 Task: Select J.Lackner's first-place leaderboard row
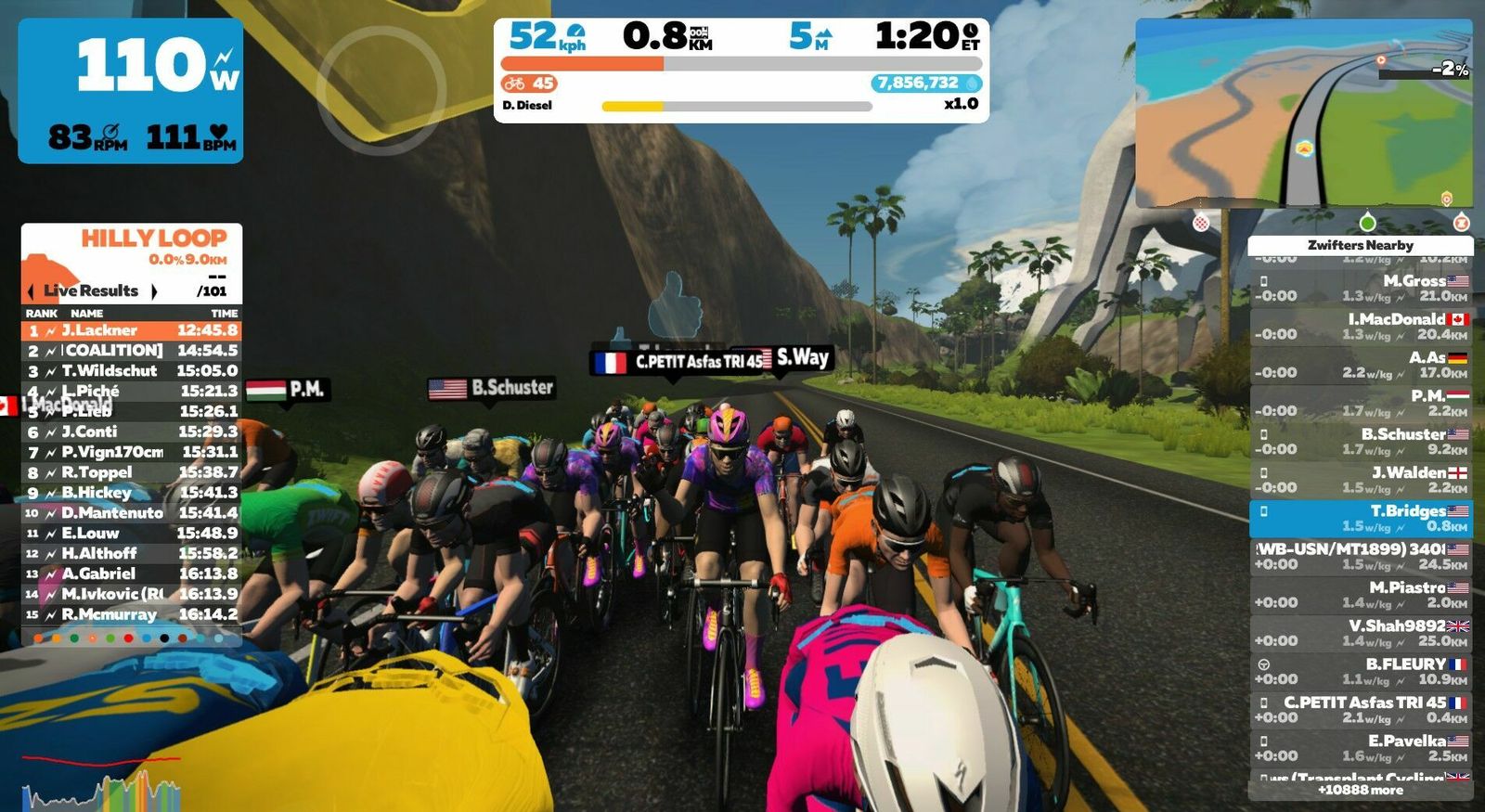(x=131, y=330)
